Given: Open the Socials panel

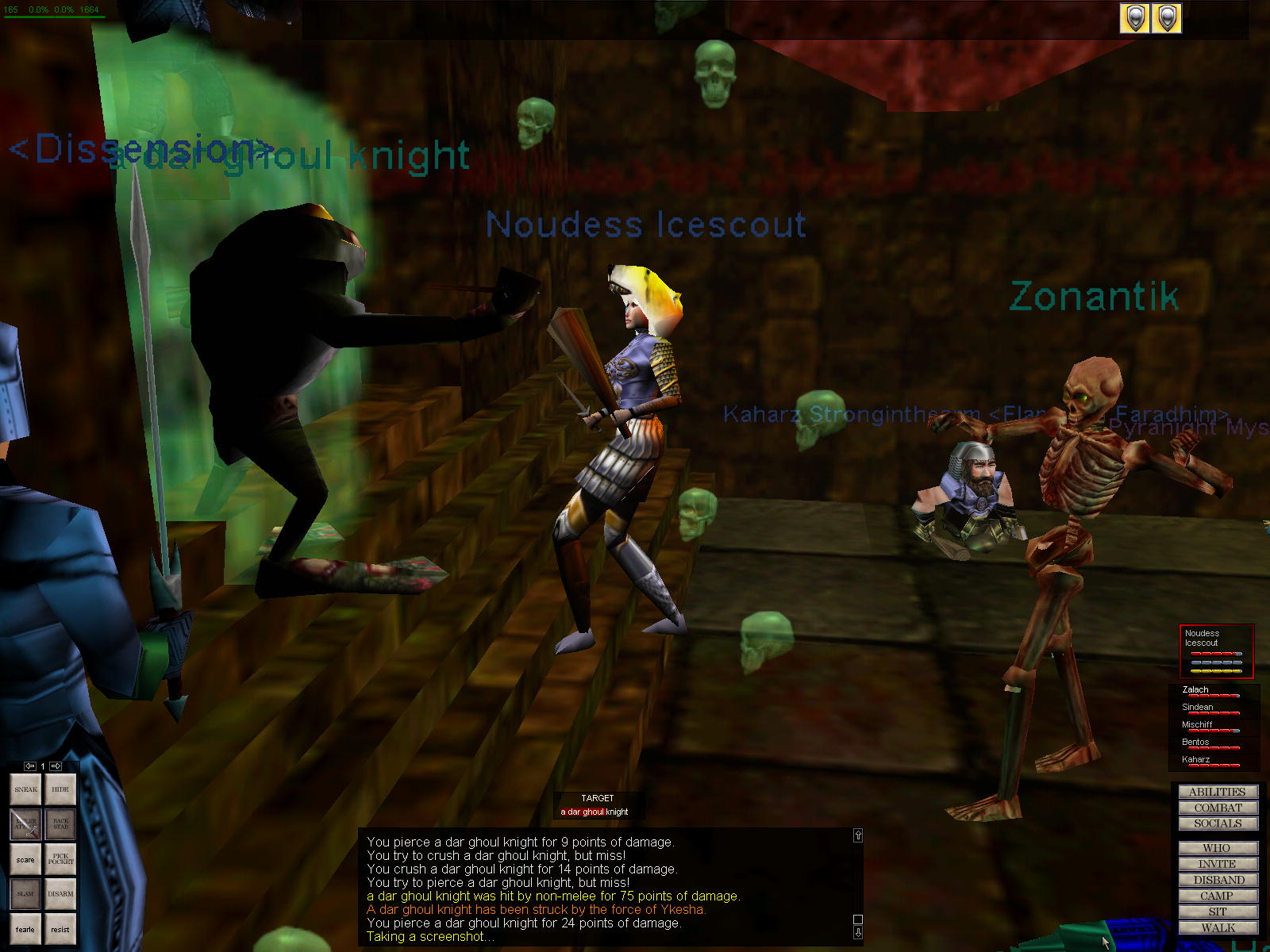Looking at the screenshot, I should click(x=1218, y=823).
